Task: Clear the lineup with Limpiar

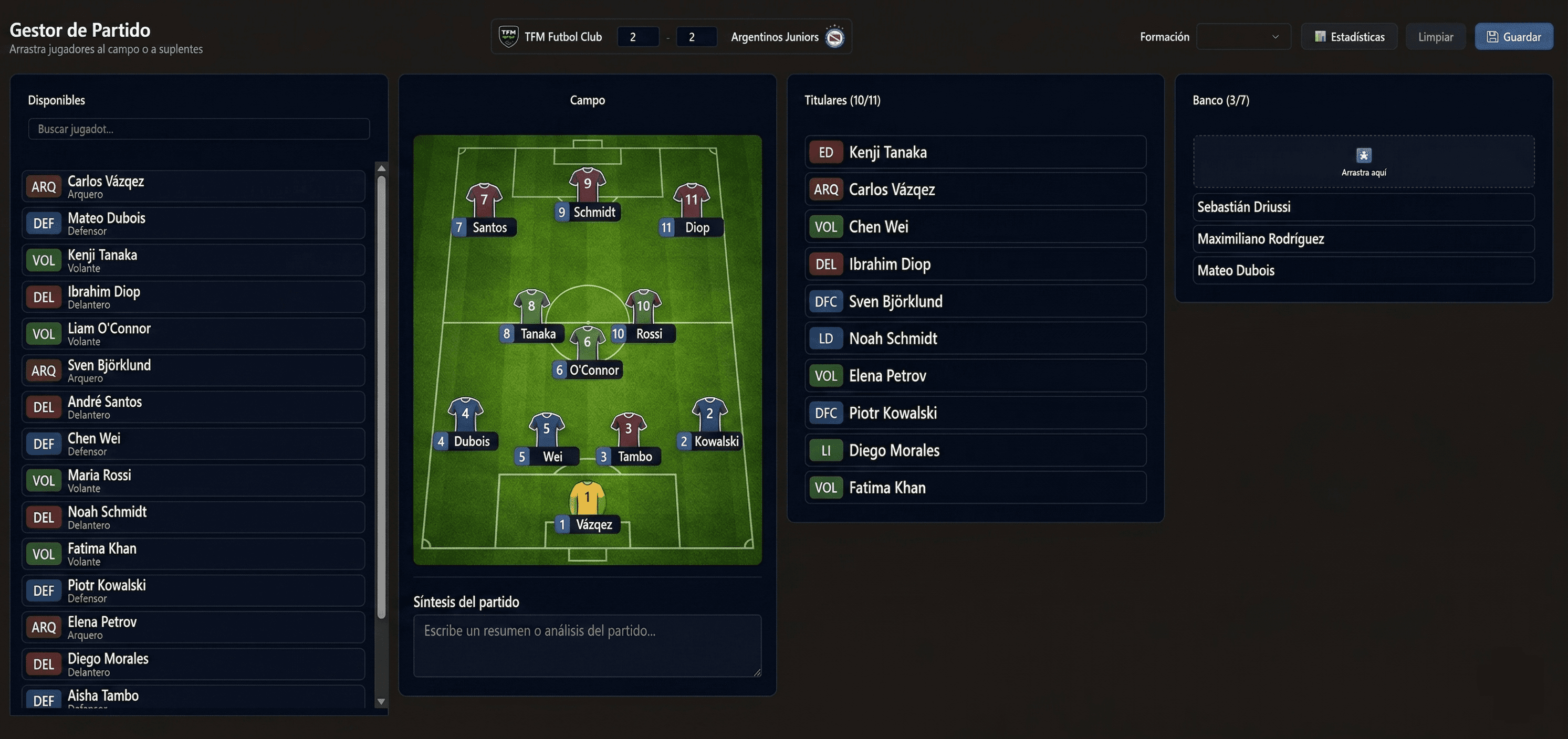Action: [1435, 37]
